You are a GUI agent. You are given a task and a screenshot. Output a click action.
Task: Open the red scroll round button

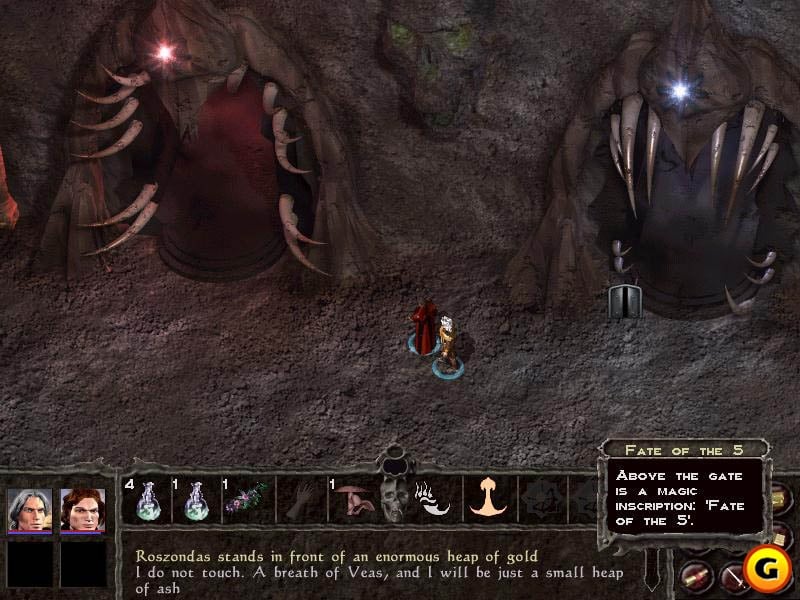coord(696,575)
